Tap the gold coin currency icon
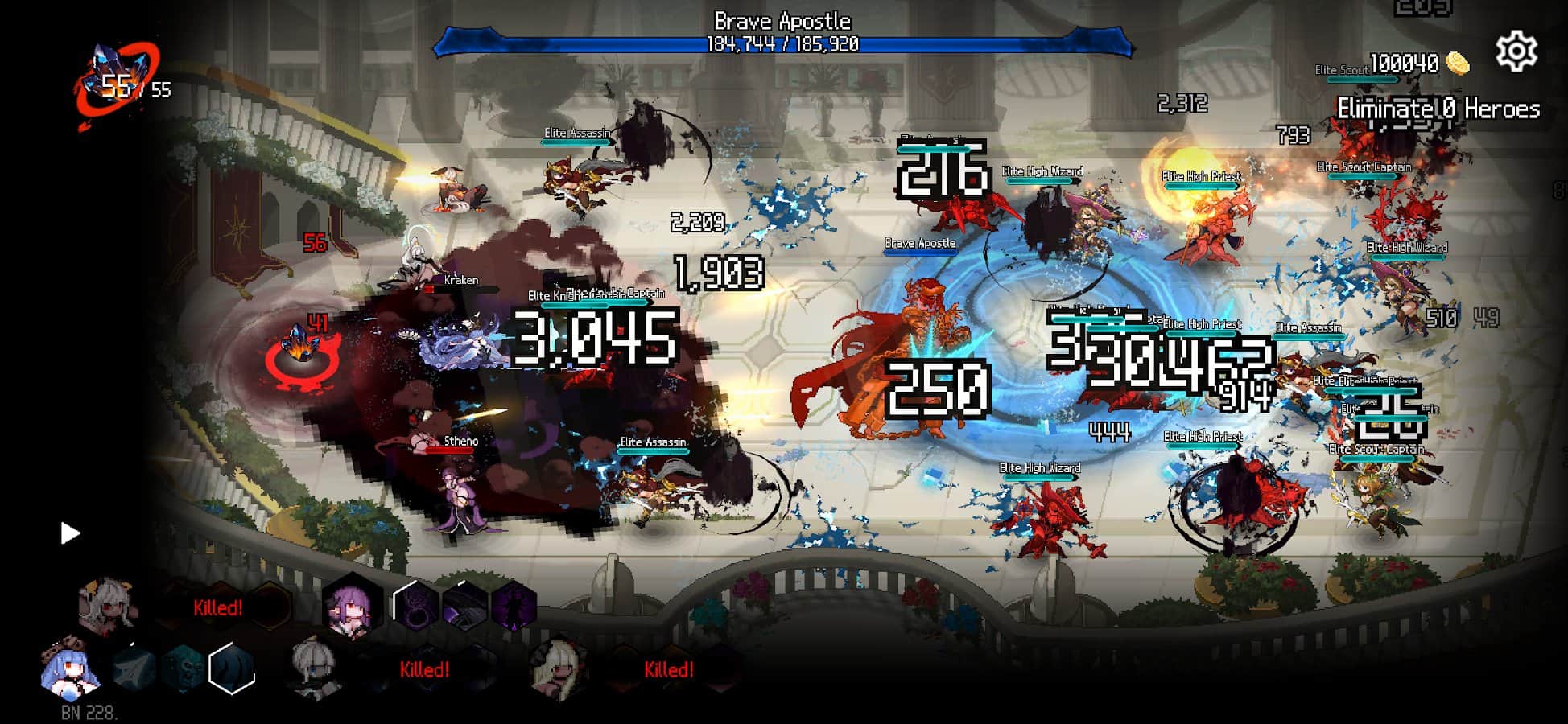Image resolution: width=1568 pixels, height=724 pixels. [x=1457, y=63]
